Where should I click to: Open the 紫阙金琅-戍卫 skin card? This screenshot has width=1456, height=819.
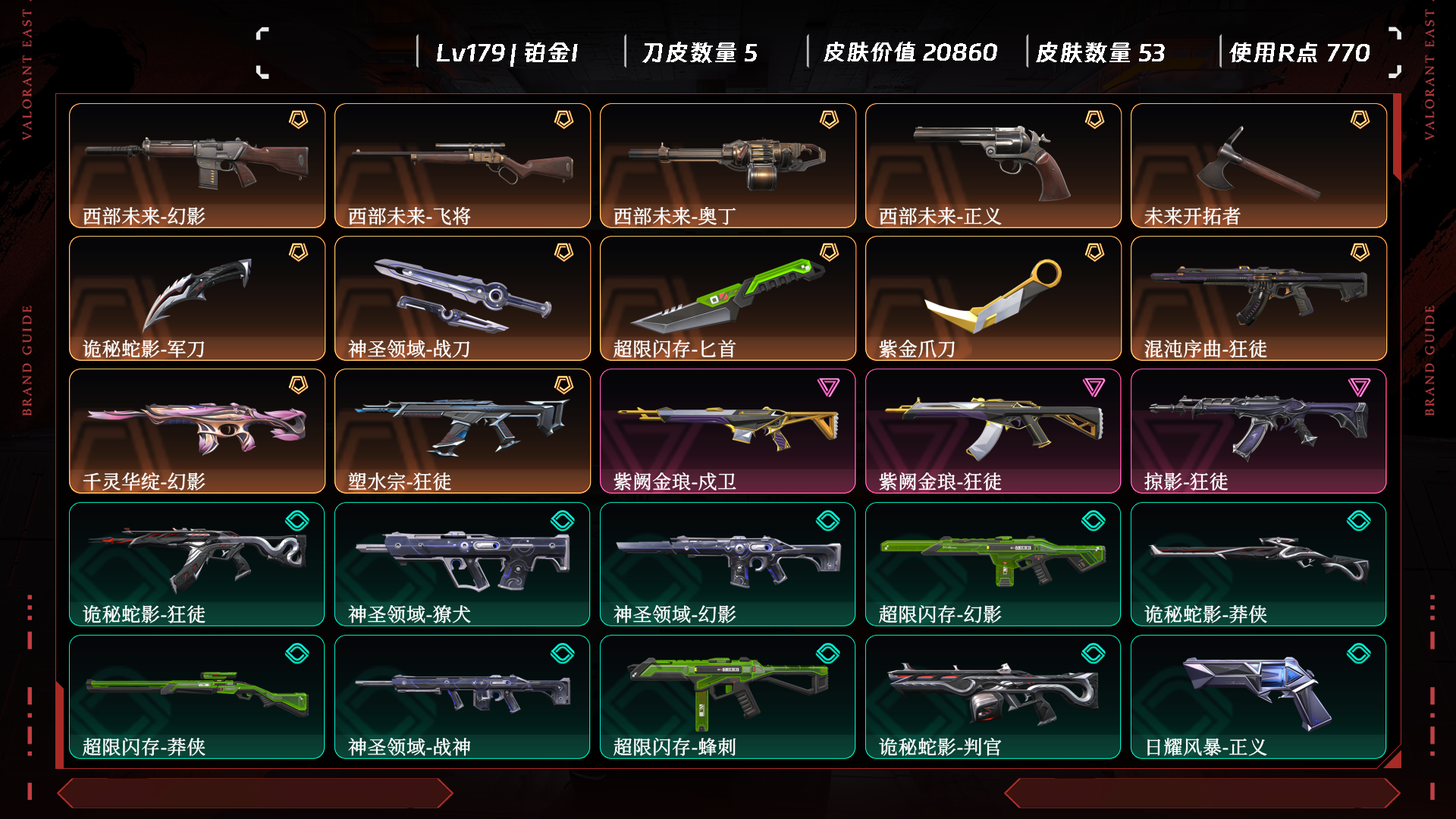(728, 431)
